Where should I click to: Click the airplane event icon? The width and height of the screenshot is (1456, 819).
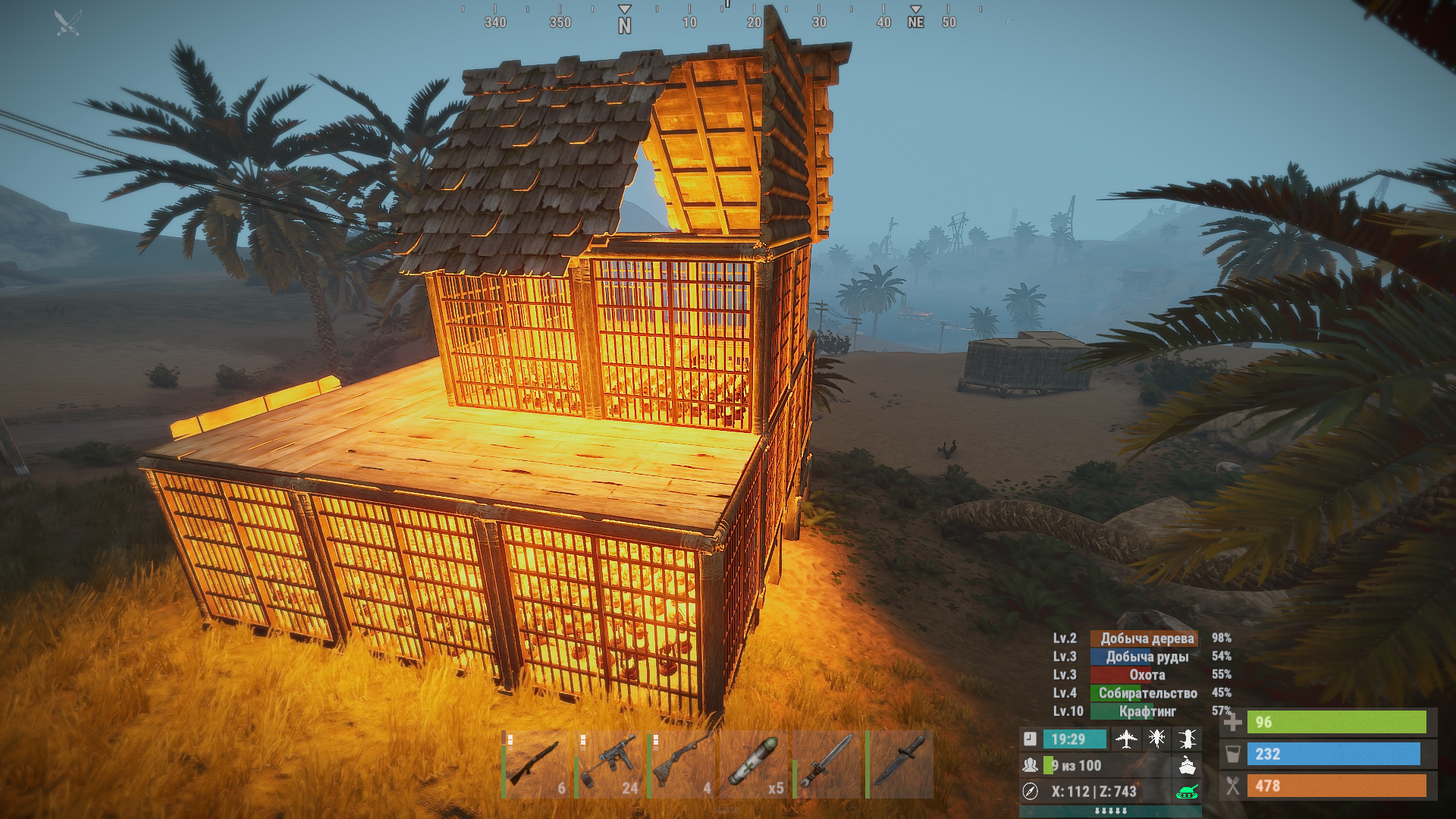(x=1127, y=739)
